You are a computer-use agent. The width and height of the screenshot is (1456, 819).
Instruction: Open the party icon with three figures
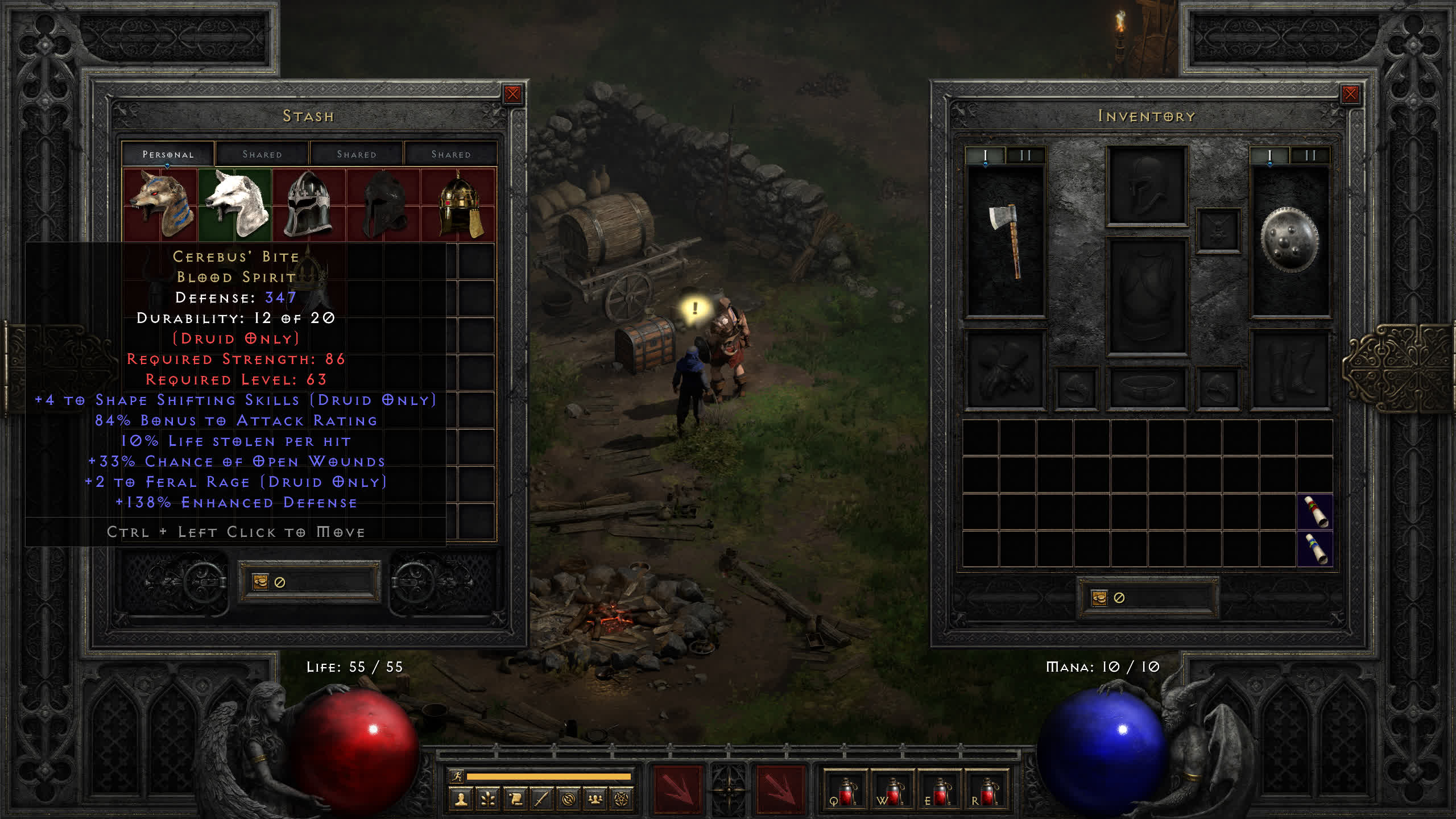595,800
